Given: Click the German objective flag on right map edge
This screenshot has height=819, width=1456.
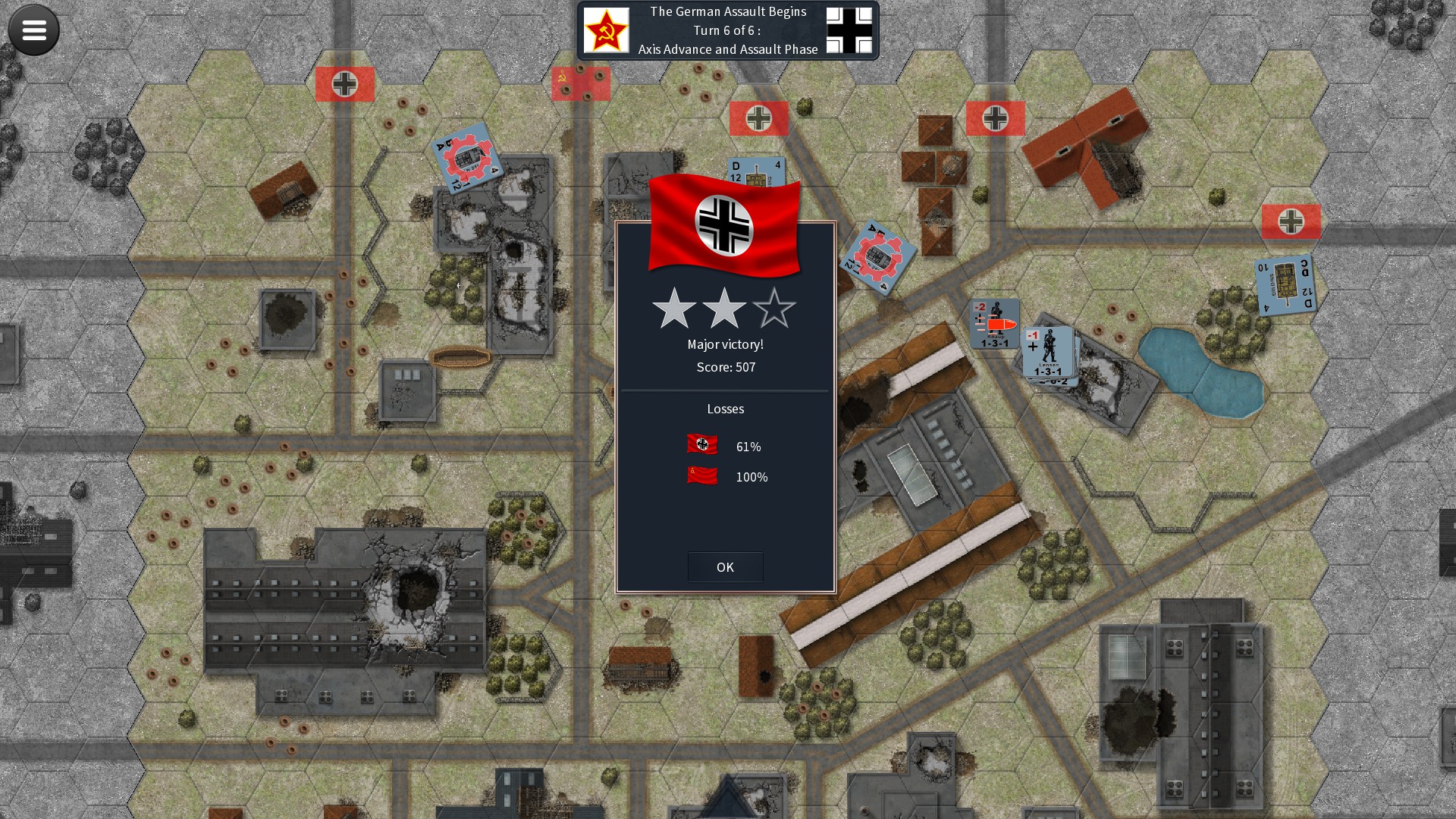Looking at the screenshot, I should [1291, 222].
